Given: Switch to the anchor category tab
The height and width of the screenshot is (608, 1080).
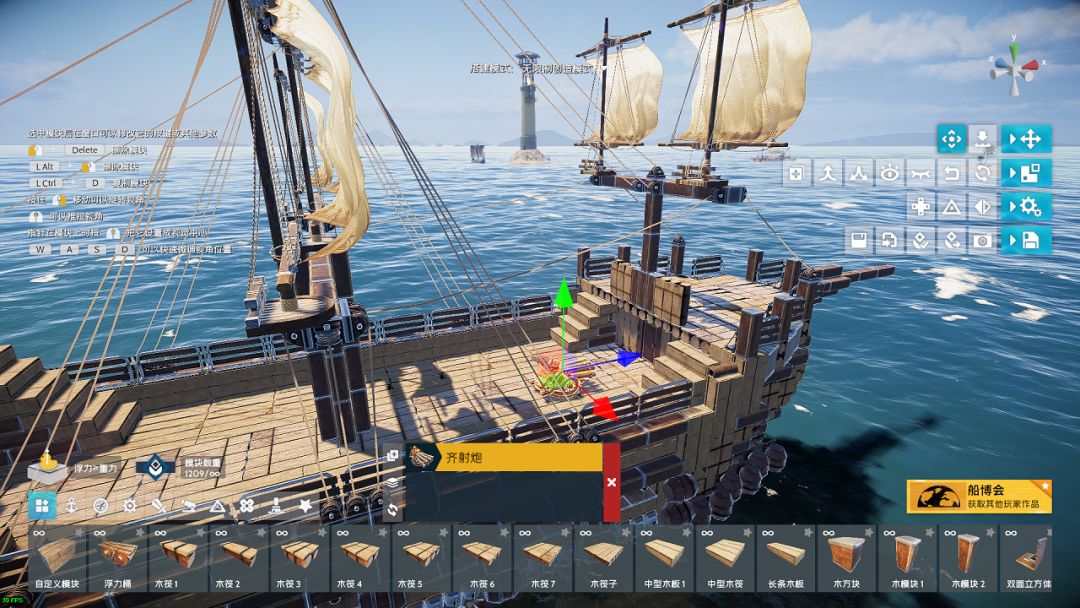Looking at the screenshot, I should tap(72, 506).
